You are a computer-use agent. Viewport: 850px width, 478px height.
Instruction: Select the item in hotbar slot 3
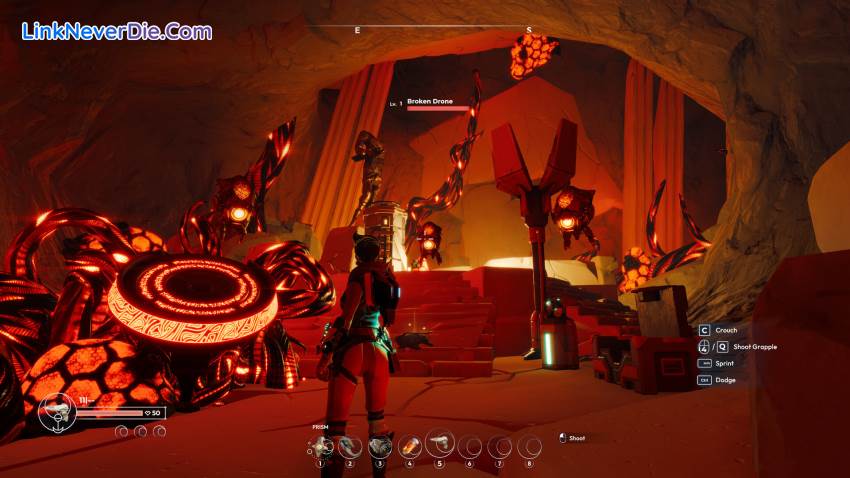(380, 446)
